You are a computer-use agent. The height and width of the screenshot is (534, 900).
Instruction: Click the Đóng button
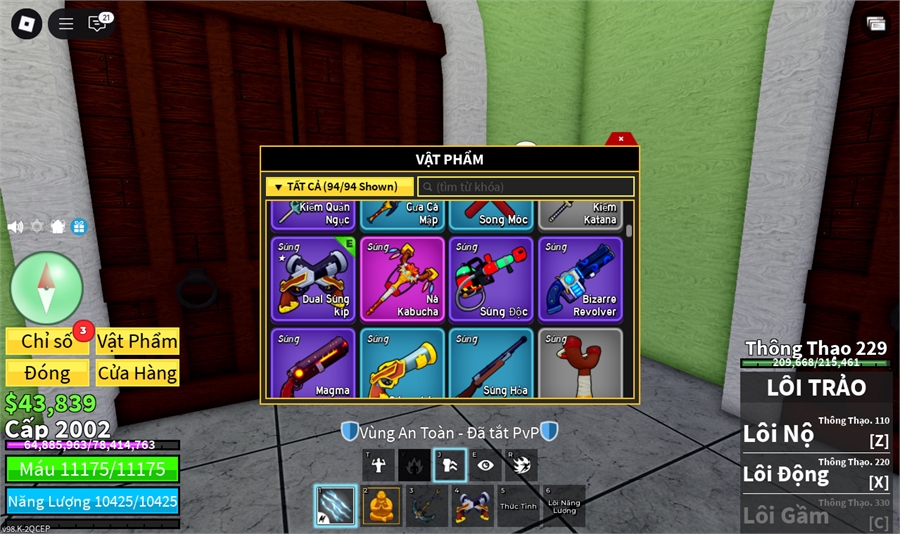[x=47, y=373]
